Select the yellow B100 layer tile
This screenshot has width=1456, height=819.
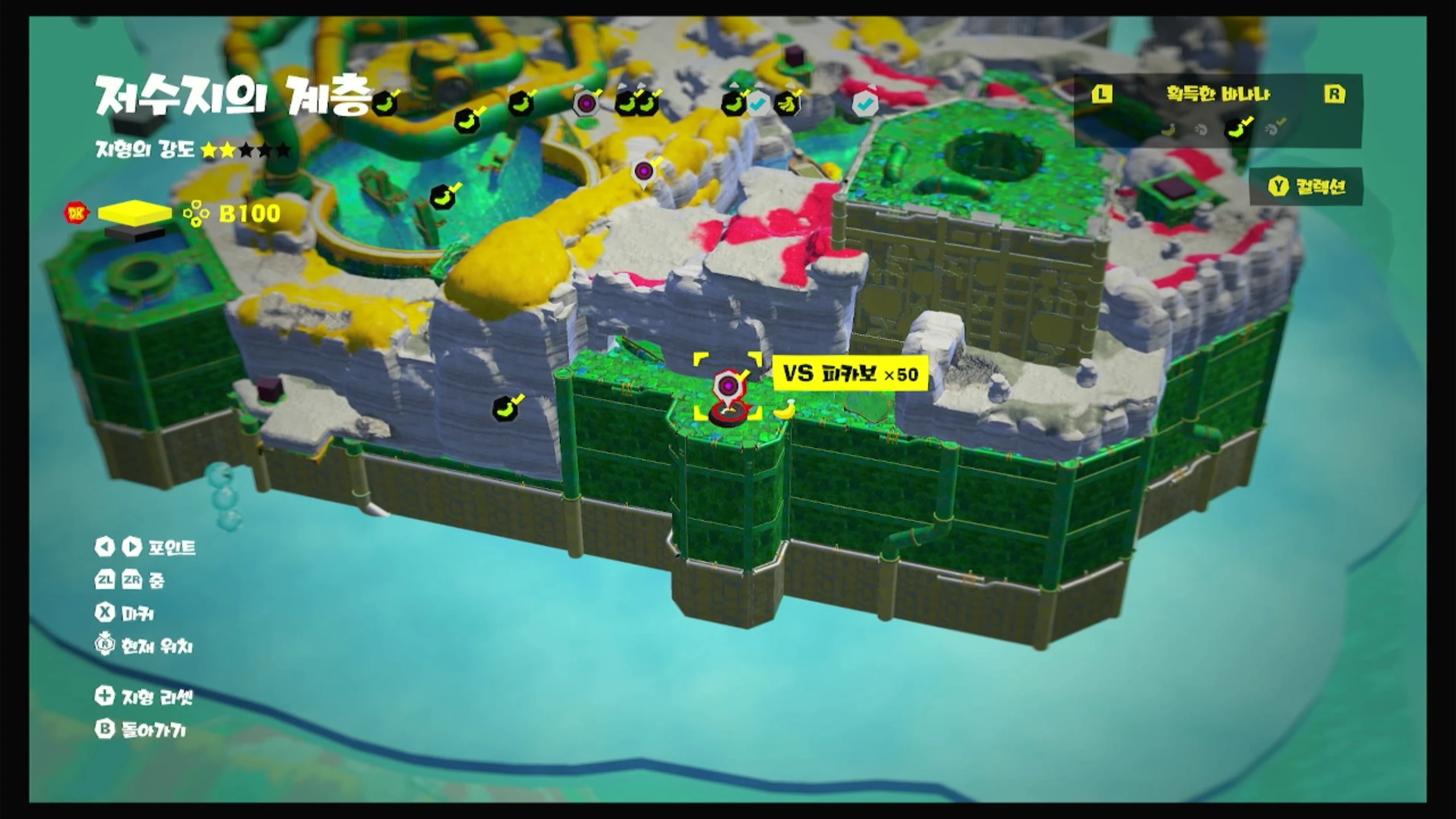click(x=134, y=212)
